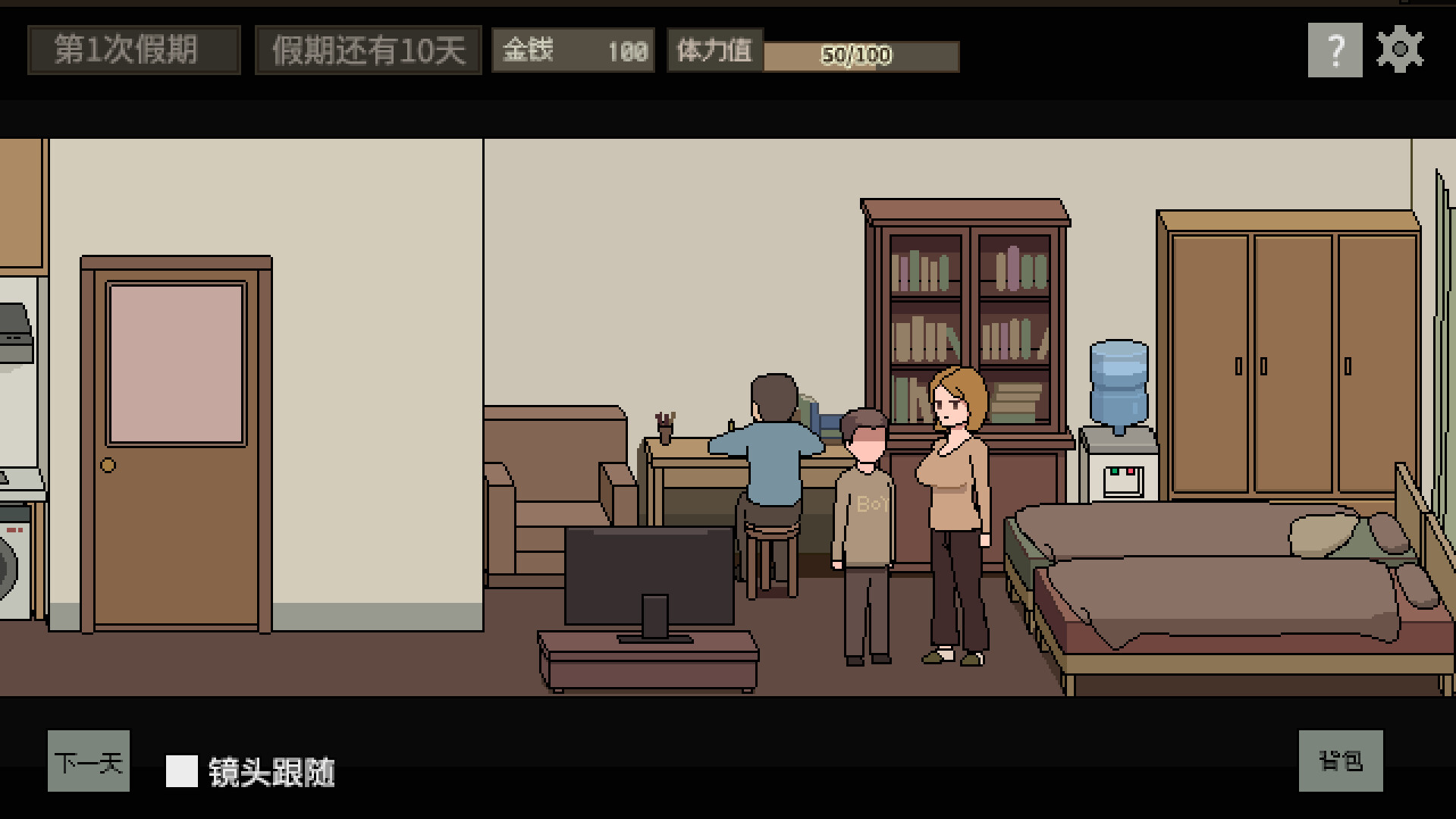Advance time with the 下一天 button

(88, 763)
